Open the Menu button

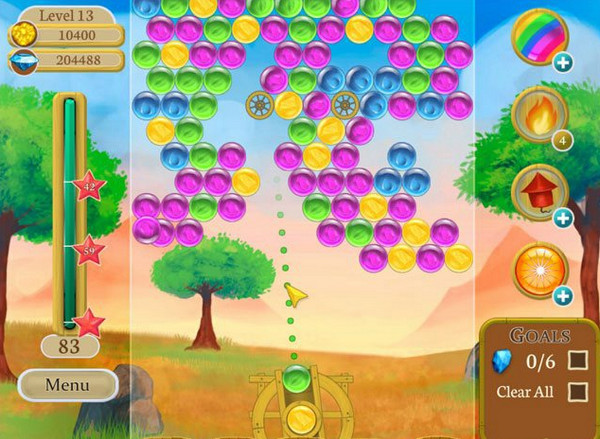[67, 384]
